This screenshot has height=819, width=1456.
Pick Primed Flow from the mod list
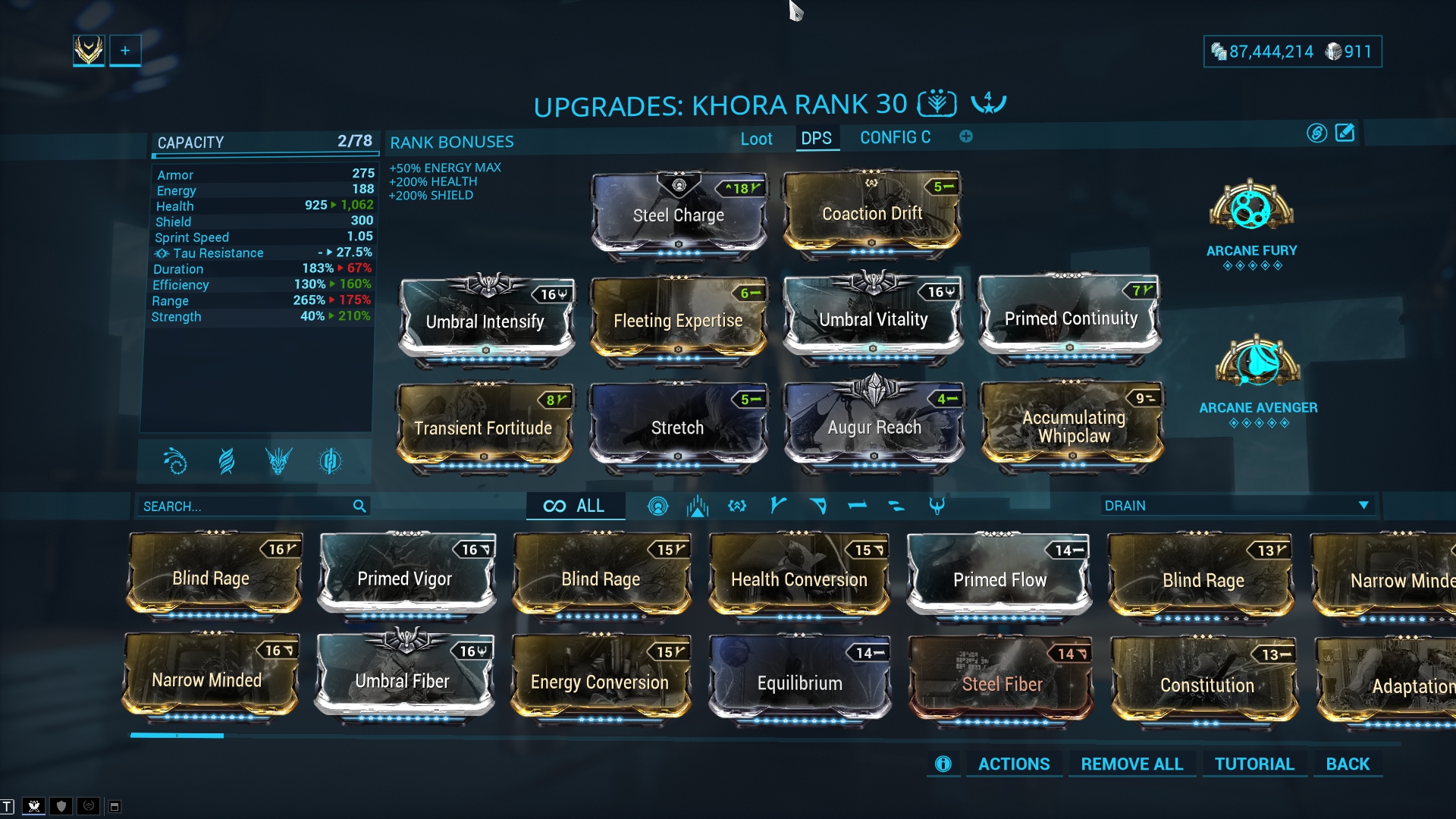pyautogui.click(x=999, y=580)
